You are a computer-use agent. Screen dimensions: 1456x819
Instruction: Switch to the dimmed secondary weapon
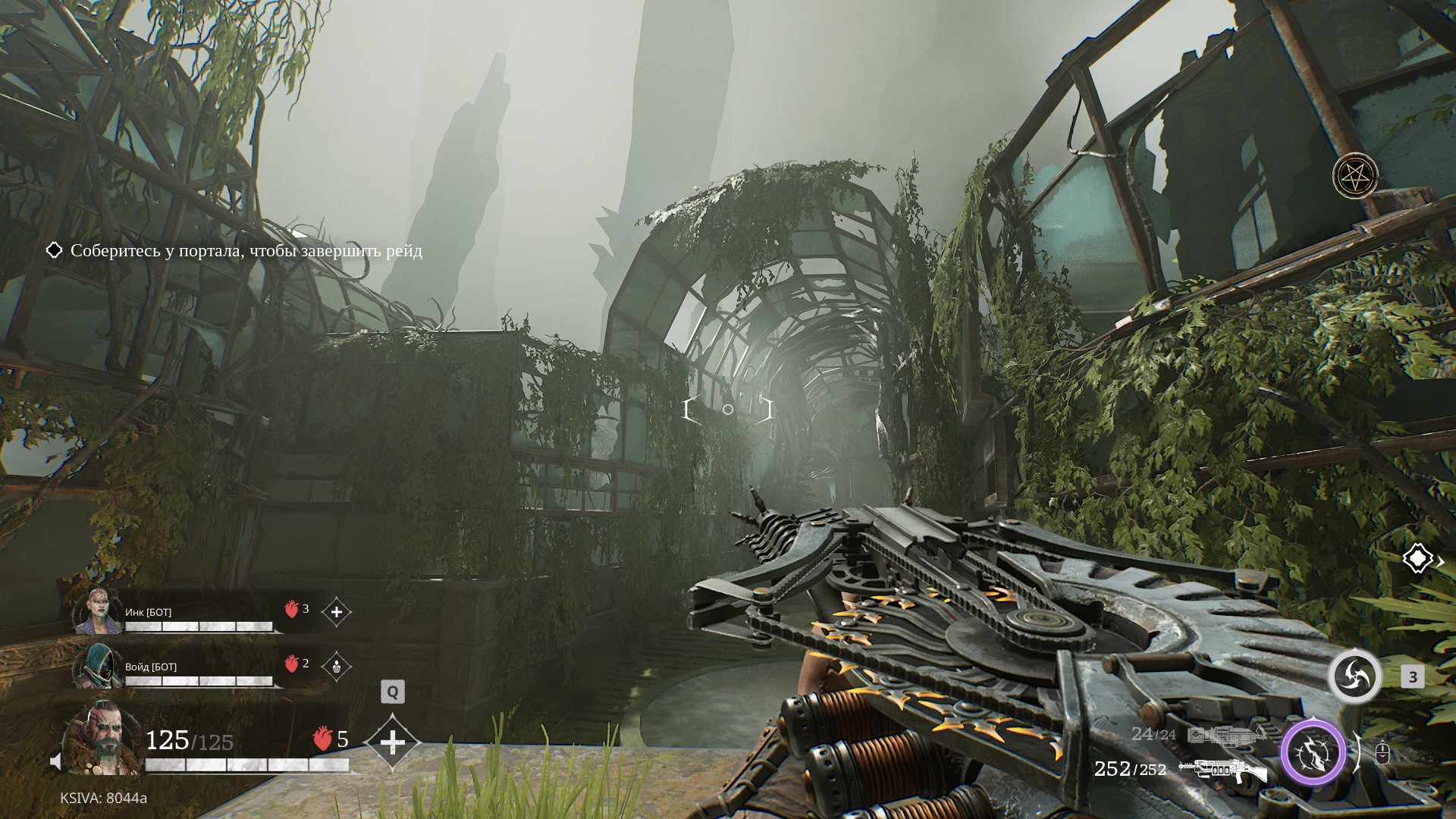(1225, 735)
